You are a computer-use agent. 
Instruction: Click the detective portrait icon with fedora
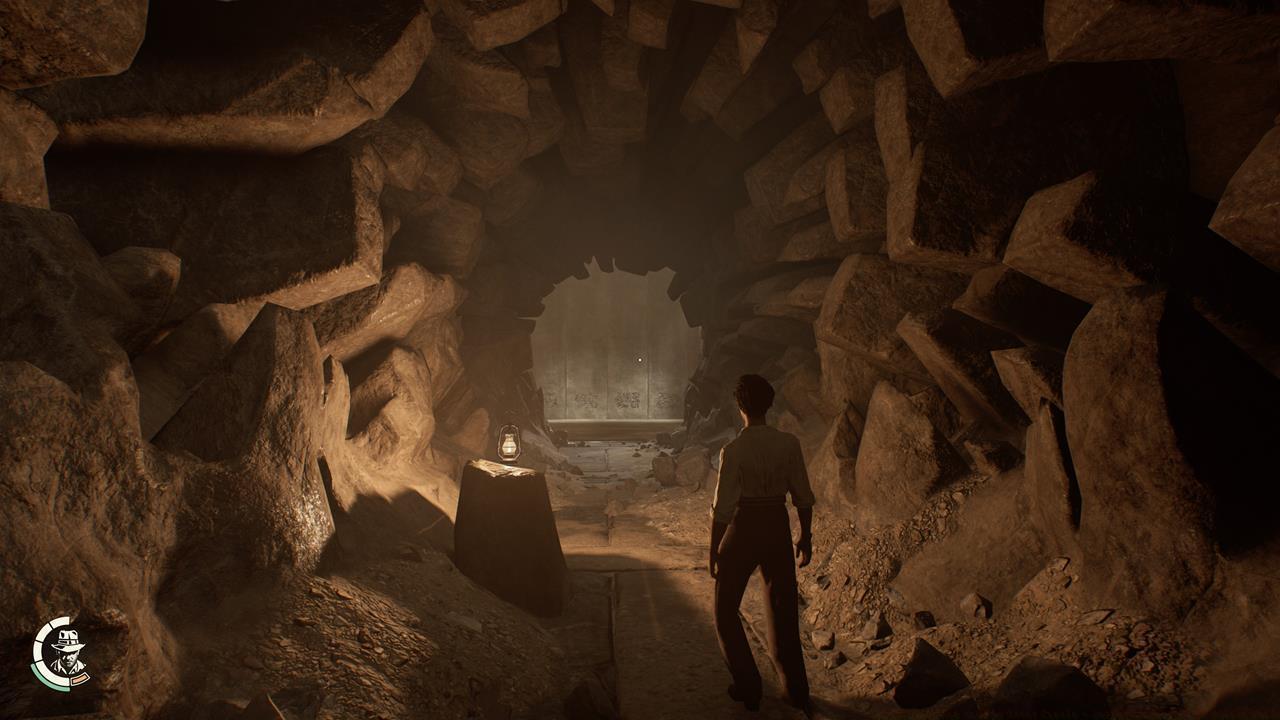(66, 653)
